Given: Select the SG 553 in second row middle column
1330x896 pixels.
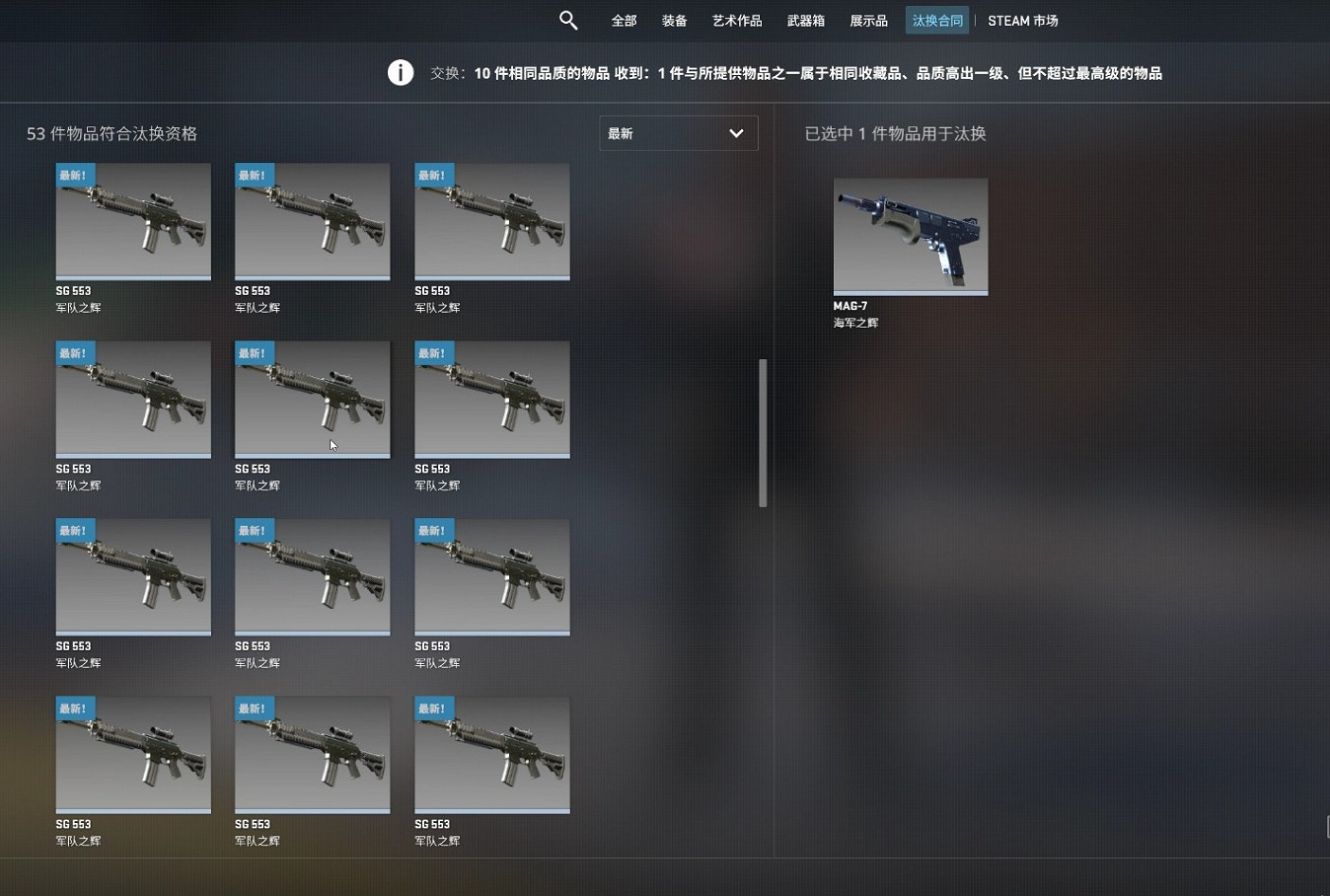Looking at the screenshot, I should [x=312, y=399].
